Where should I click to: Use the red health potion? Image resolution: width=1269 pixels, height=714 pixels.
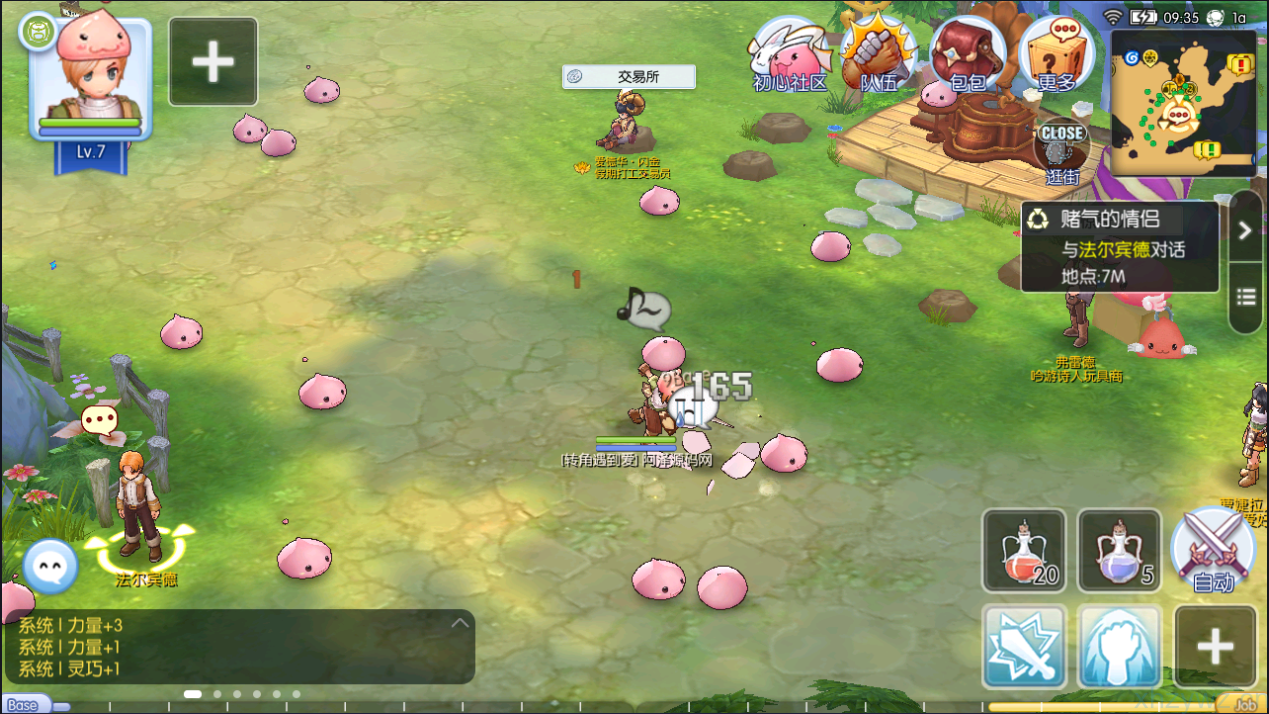pos(1024,550)
